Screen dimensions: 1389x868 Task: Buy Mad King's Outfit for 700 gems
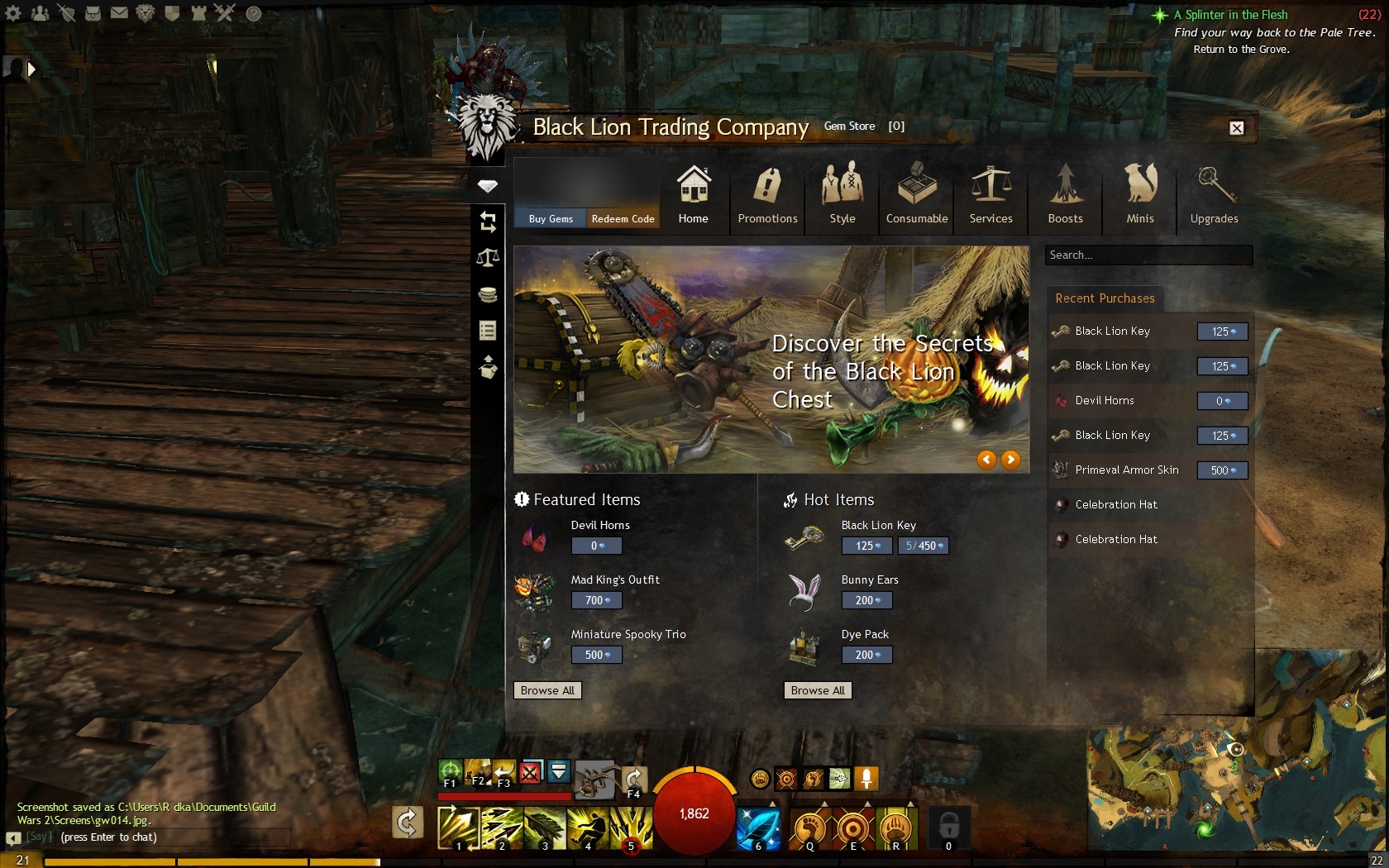[596, 600]
